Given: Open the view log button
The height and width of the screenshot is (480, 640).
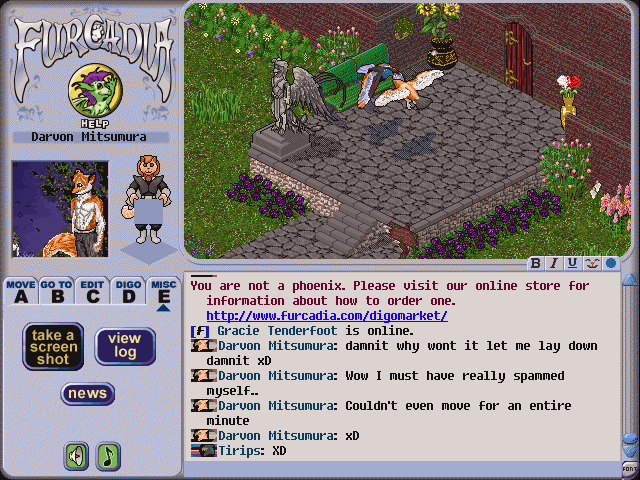Looking at the screenshot, I should tap(125, 346).
